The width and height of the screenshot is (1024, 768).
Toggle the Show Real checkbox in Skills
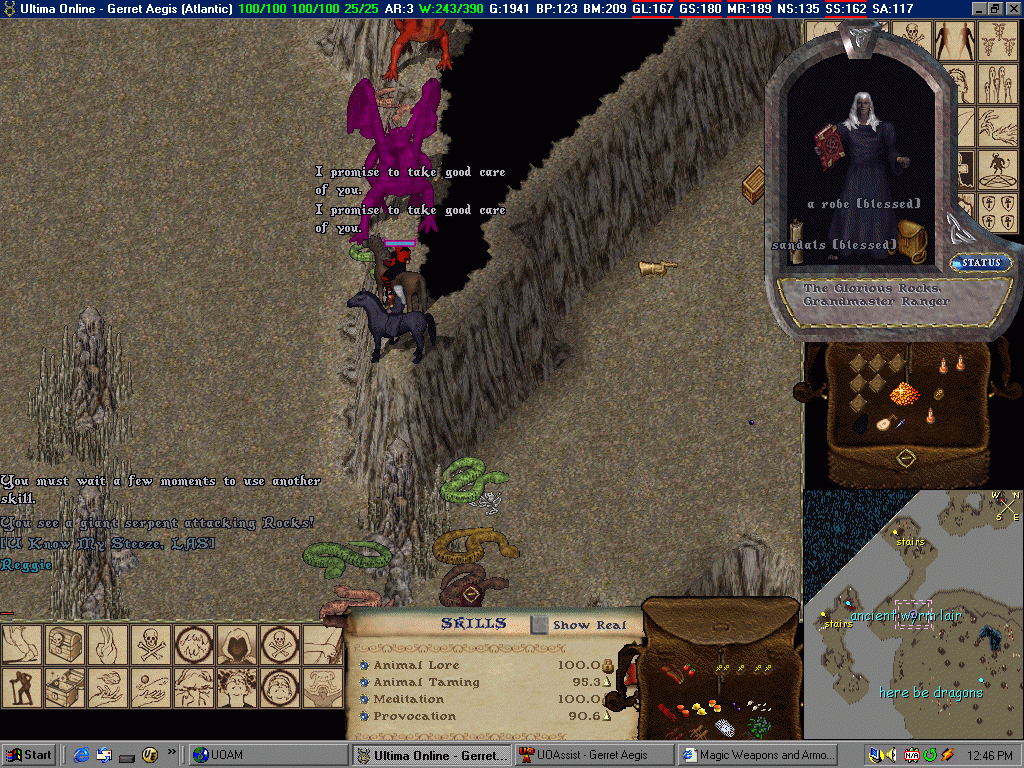coord(540,625)
